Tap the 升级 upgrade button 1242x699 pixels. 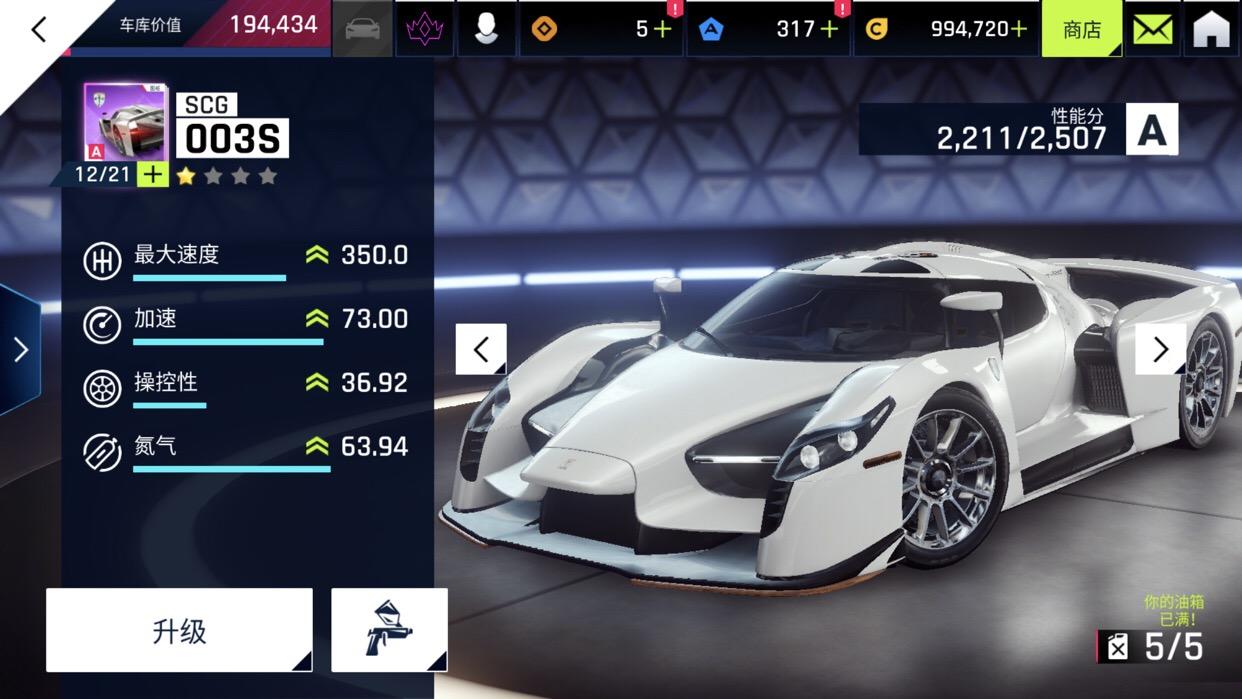coord(179,630)
